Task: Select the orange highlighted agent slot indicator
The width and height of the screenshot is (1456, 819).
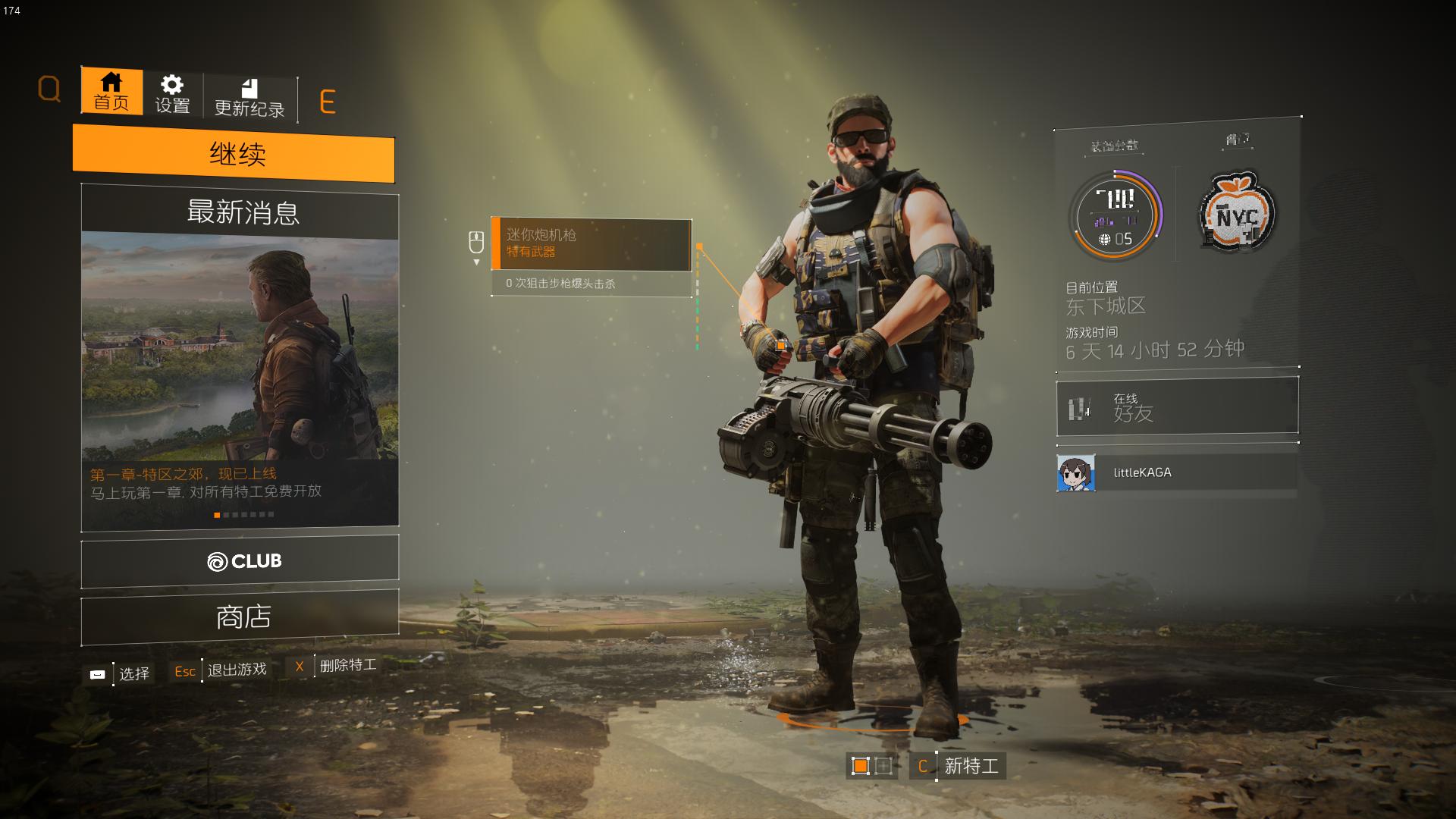Action: tap(860, 766)
